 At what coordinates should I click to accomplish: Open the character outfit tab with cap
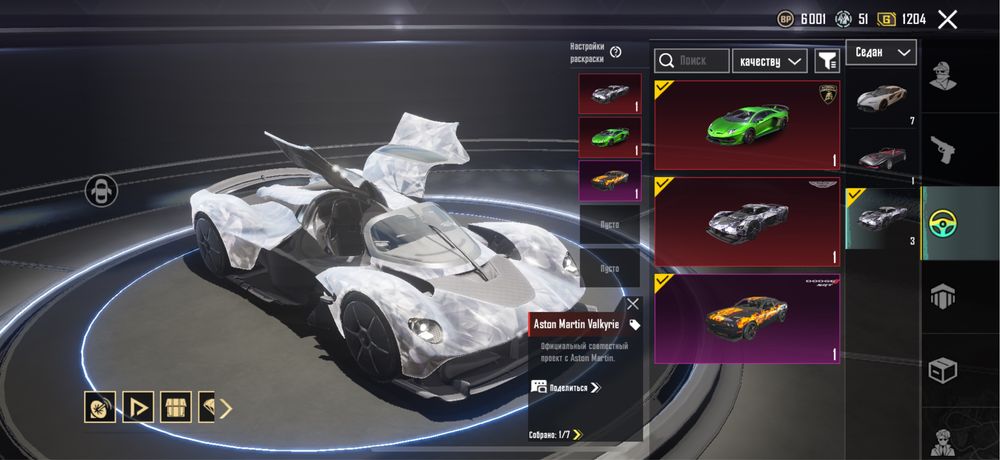942,77
